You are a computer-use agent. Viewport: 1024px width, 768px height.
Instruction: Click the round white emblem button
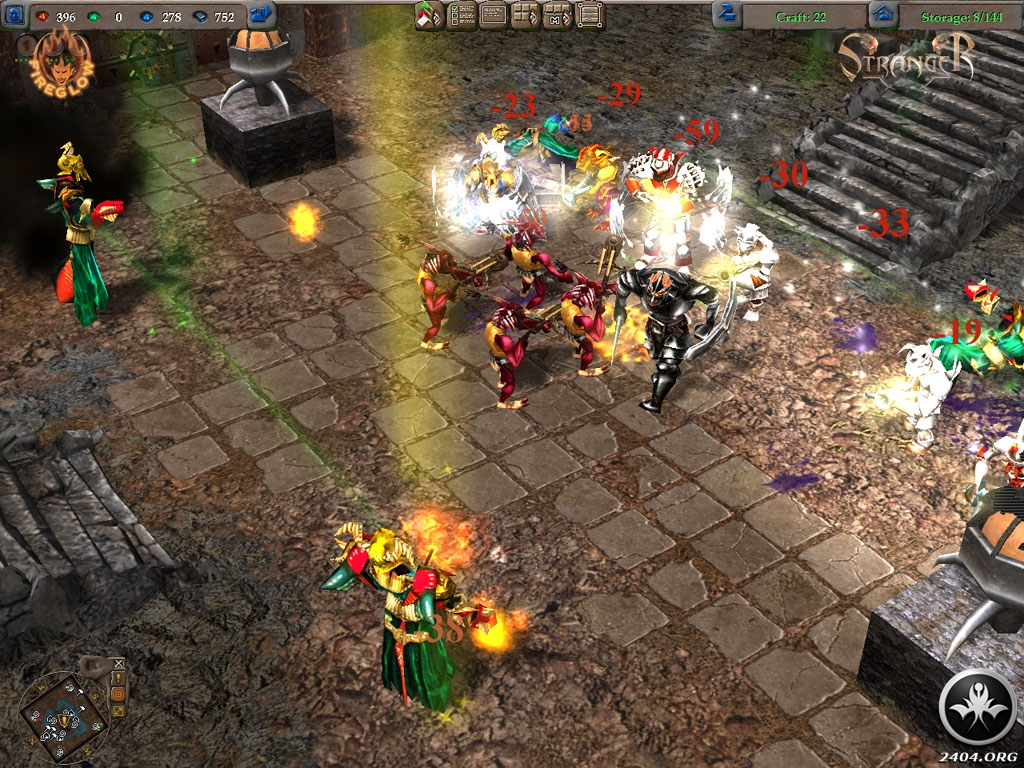click(979, 706)
